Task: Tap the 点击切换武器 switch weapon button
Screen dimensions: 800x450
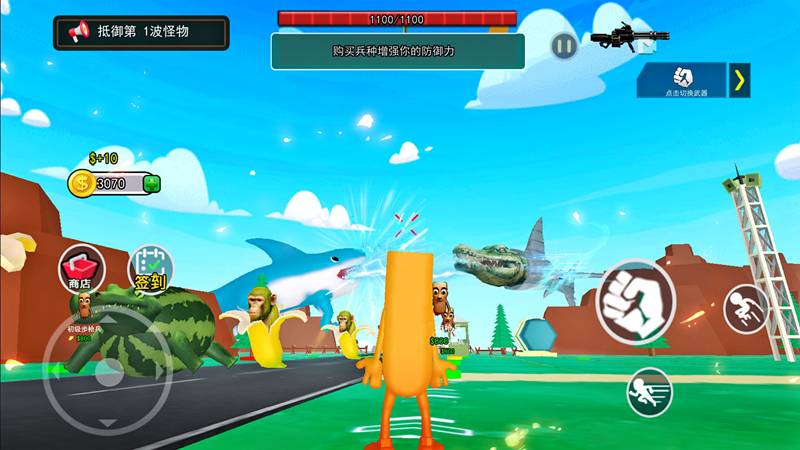Action: (682, 80)
